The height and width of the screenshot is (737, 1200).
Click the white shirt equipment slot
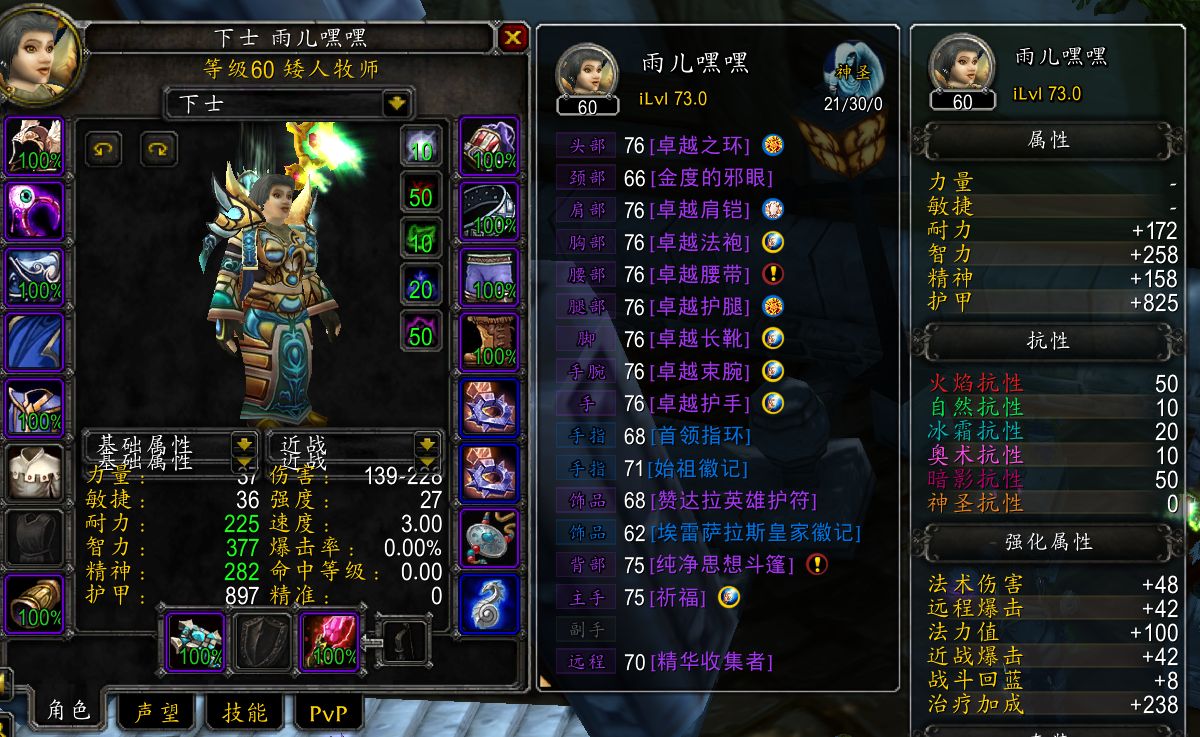pos(35,474)
